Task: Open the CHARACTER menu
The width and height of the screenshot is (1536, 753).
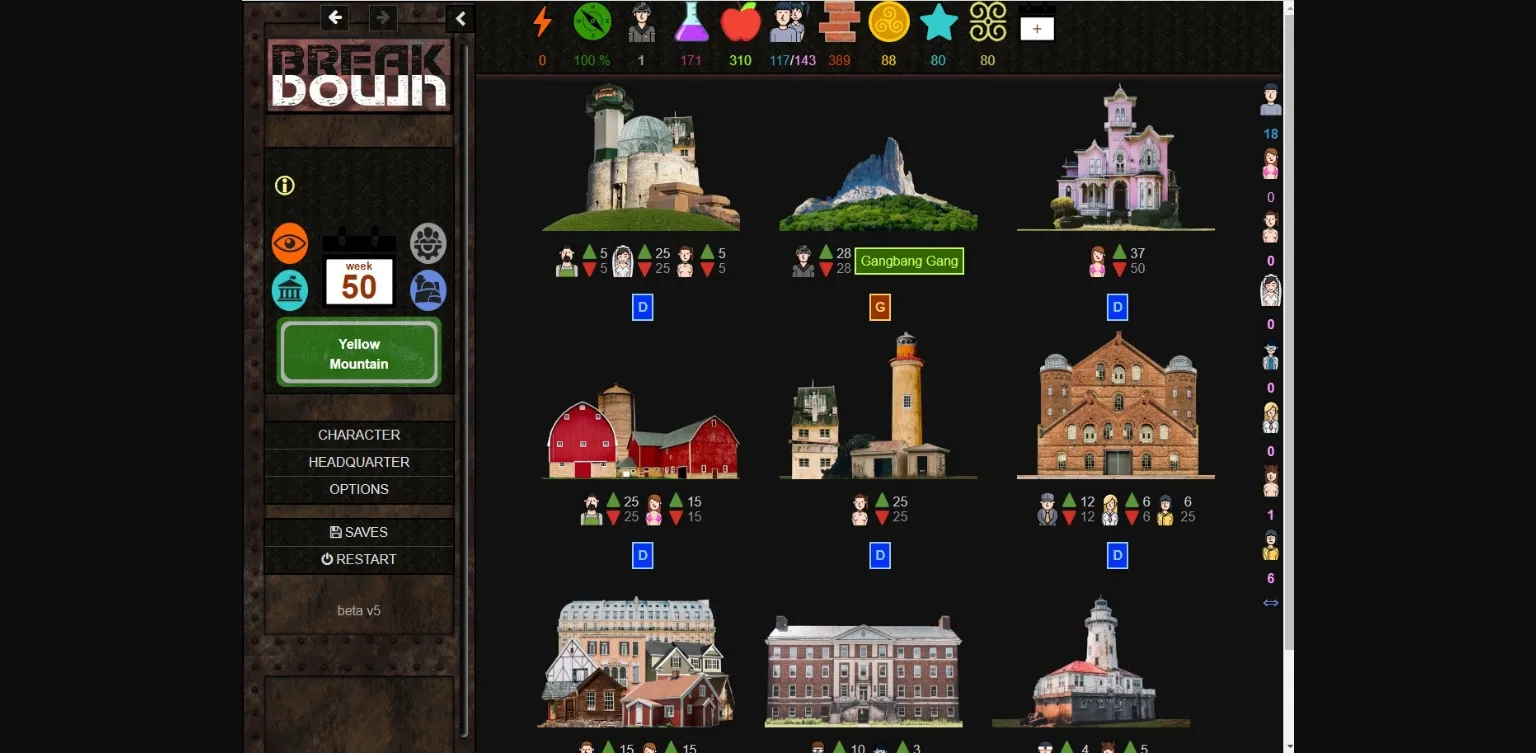Action: coord(359,435)
